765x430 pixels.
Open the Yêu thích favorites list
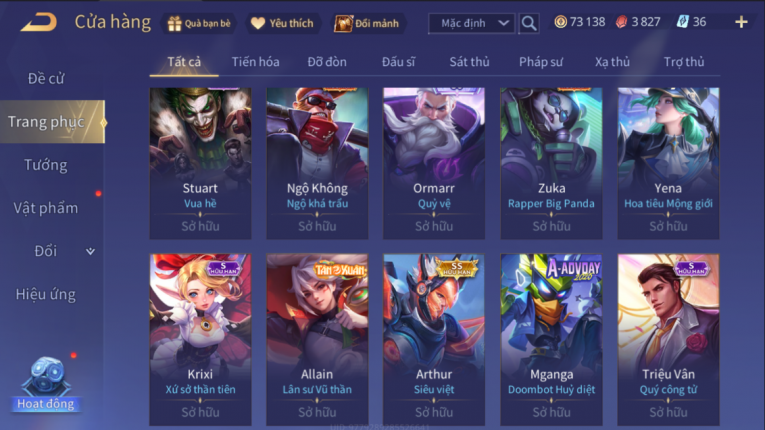282,23
